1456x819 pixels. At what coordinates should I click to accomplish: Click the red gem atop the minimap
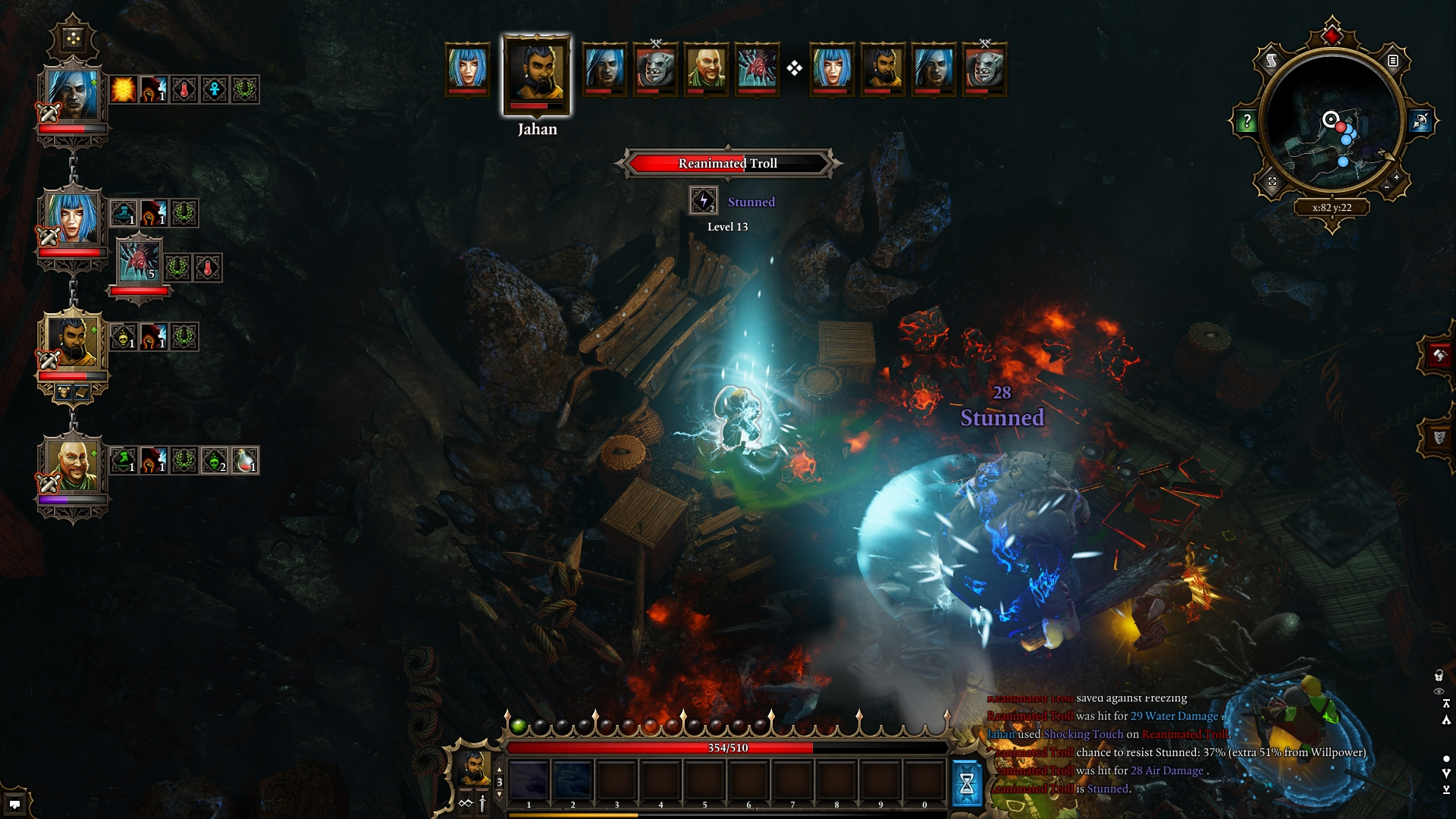point(1332,35)
